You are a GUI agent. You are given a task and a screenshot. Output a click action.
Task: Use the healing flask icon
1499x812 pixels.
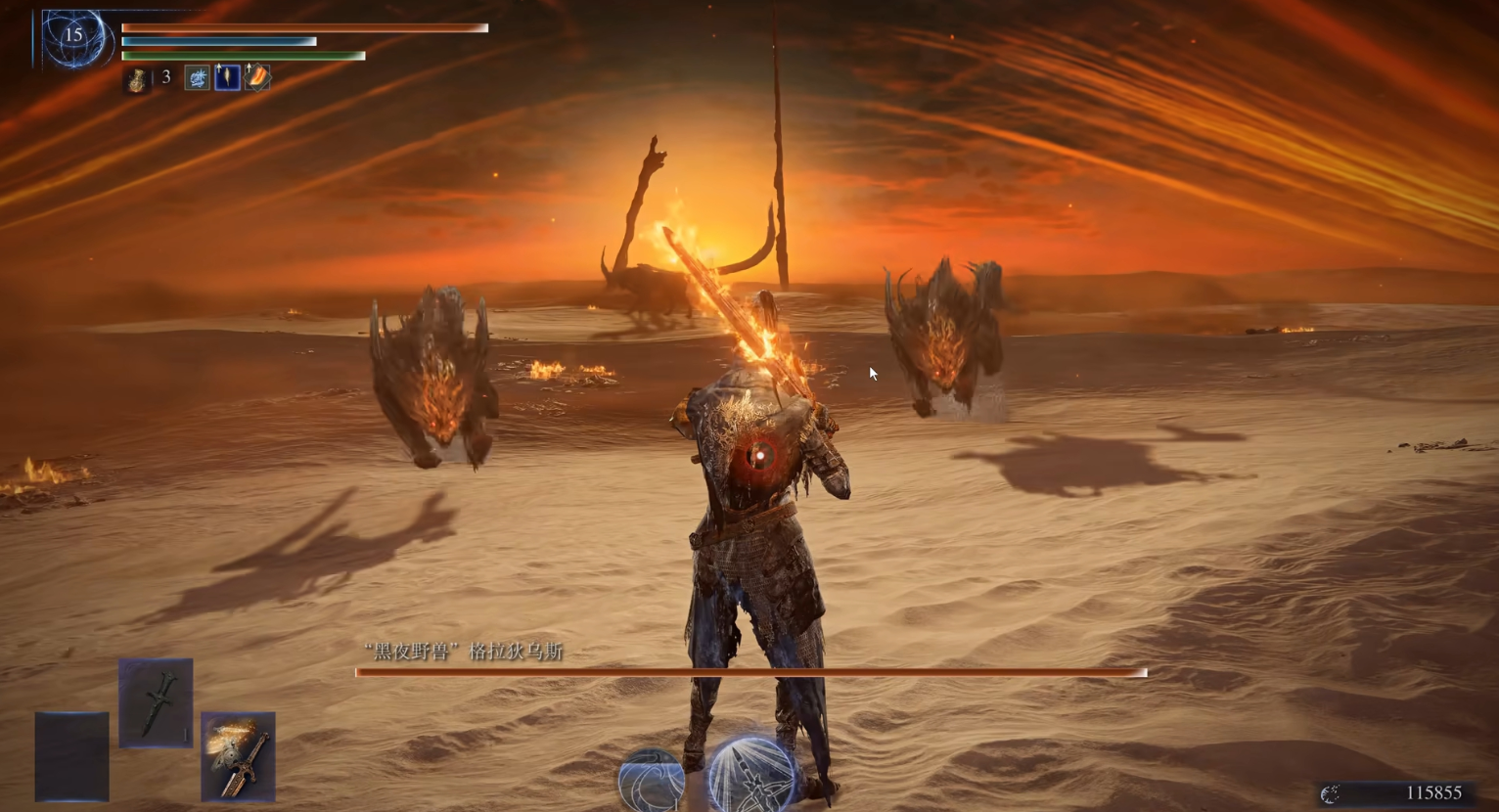[x=137, y=78]
